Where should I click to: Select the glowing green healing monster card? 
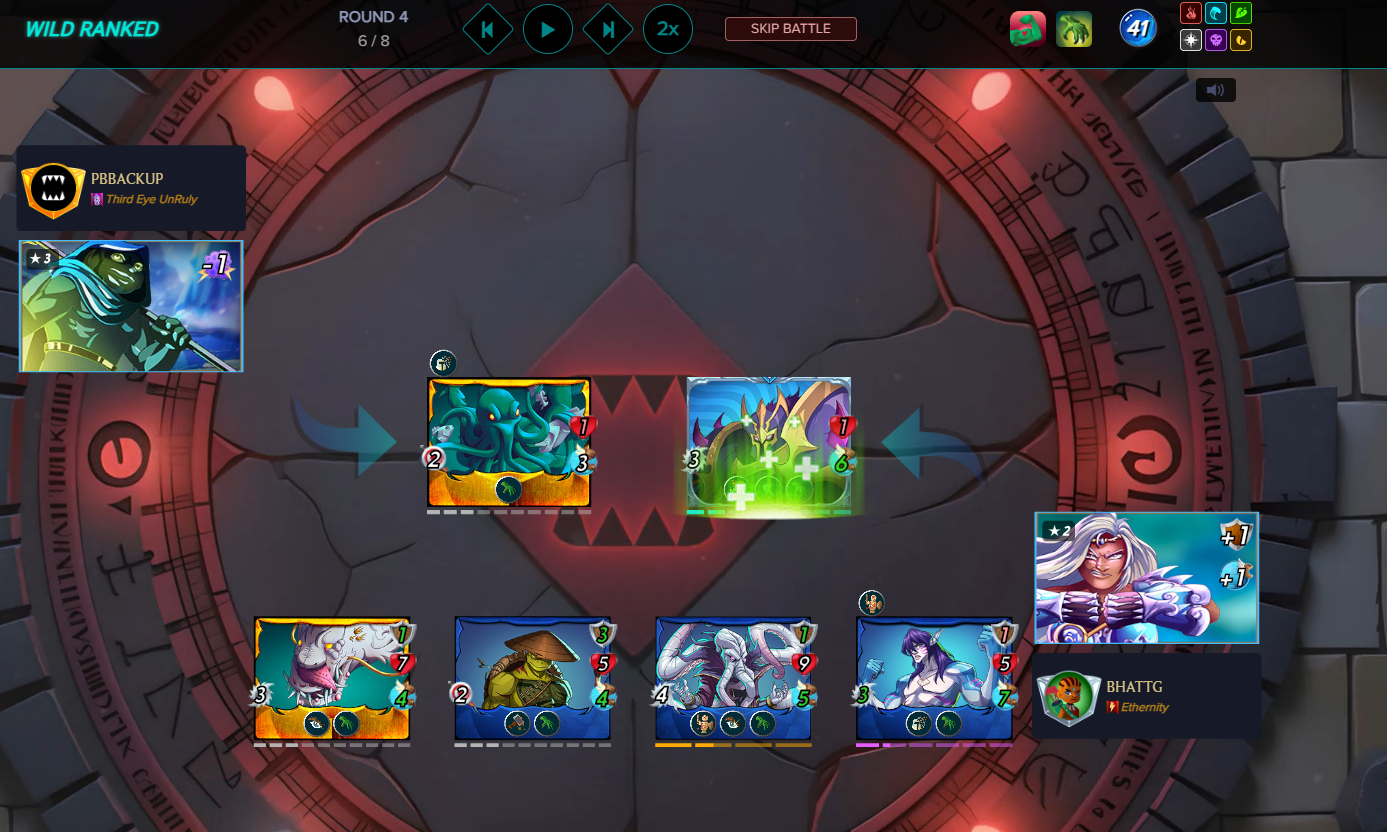click(x=769, y=446)
